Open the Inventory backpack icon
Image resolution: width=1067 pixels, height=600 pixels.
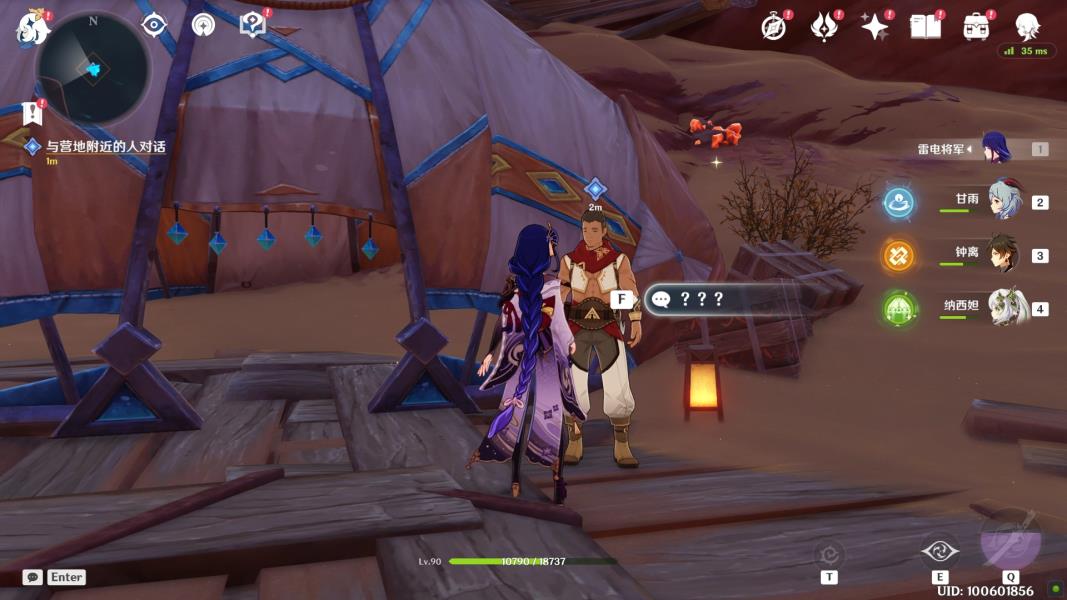point(976,27)
